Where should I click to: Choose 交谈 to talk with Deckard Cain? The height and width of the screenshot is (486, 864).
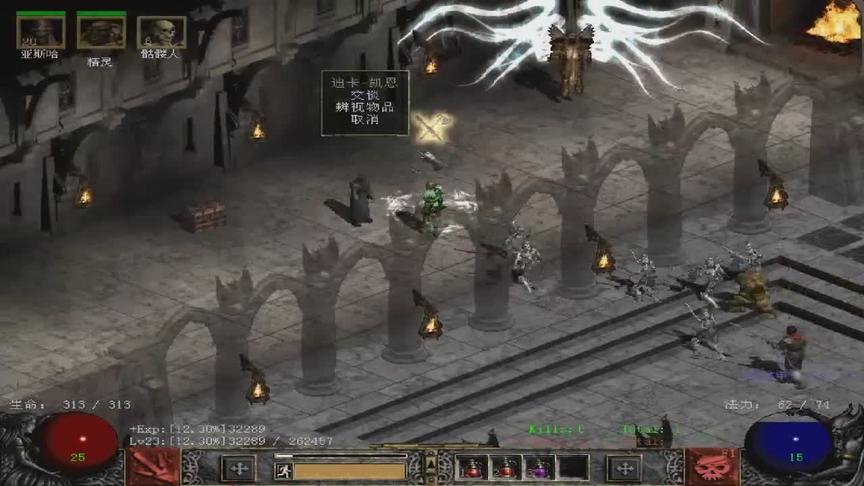(364, 94)
